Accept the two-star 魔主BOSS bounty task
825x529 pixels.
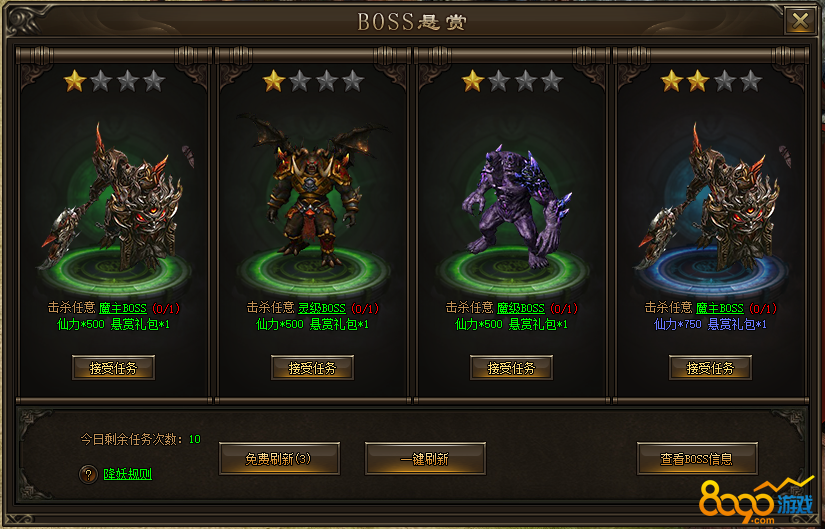pyautogui.click(x=710, y=368)
